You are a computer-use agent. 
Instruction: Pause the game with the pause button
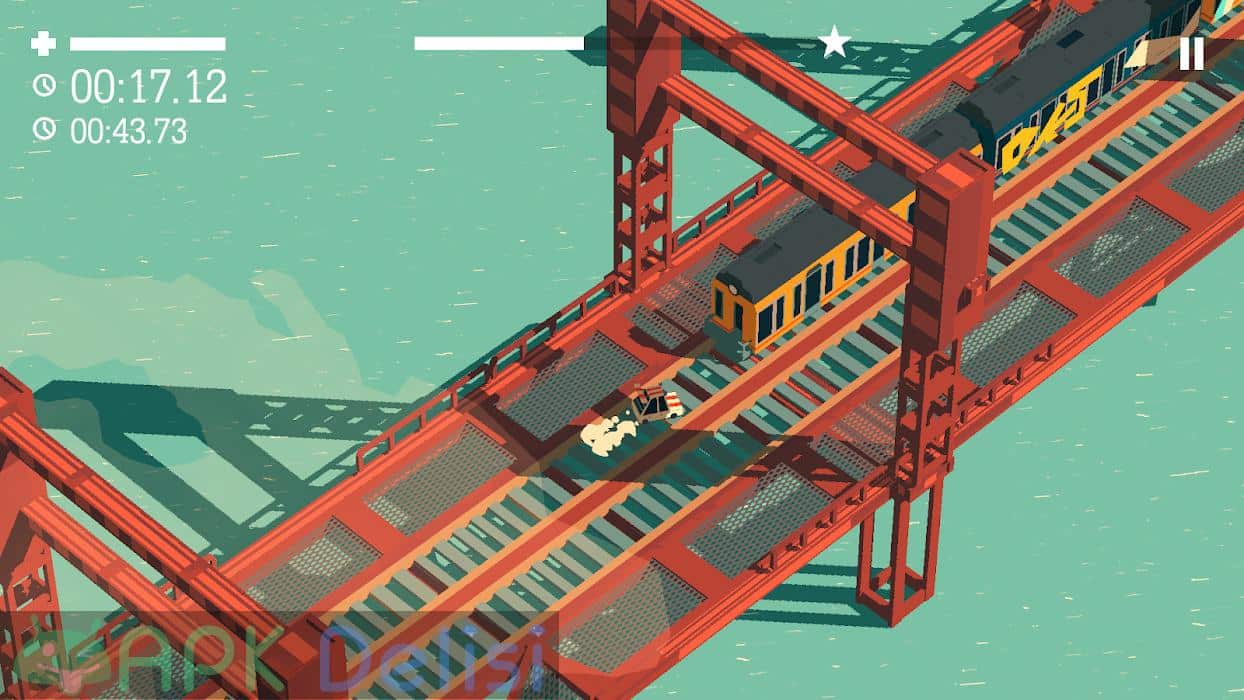[x=1191, y=53]
